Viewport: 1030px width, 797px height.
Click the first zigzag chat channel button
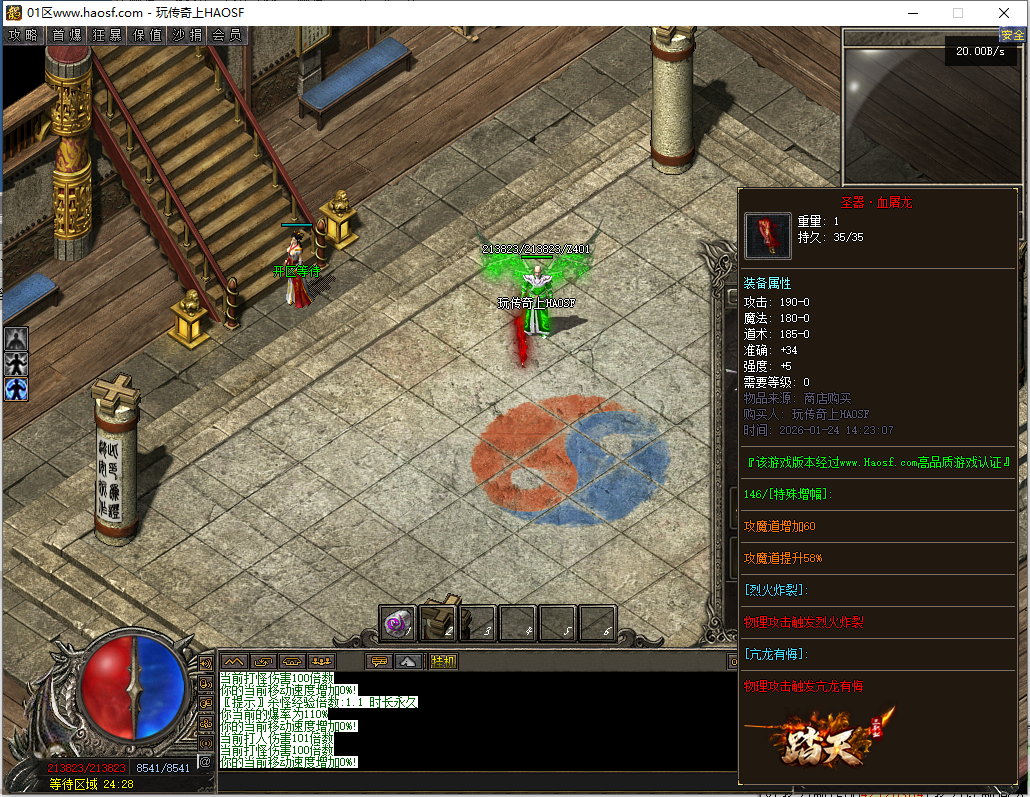(234, 661)
